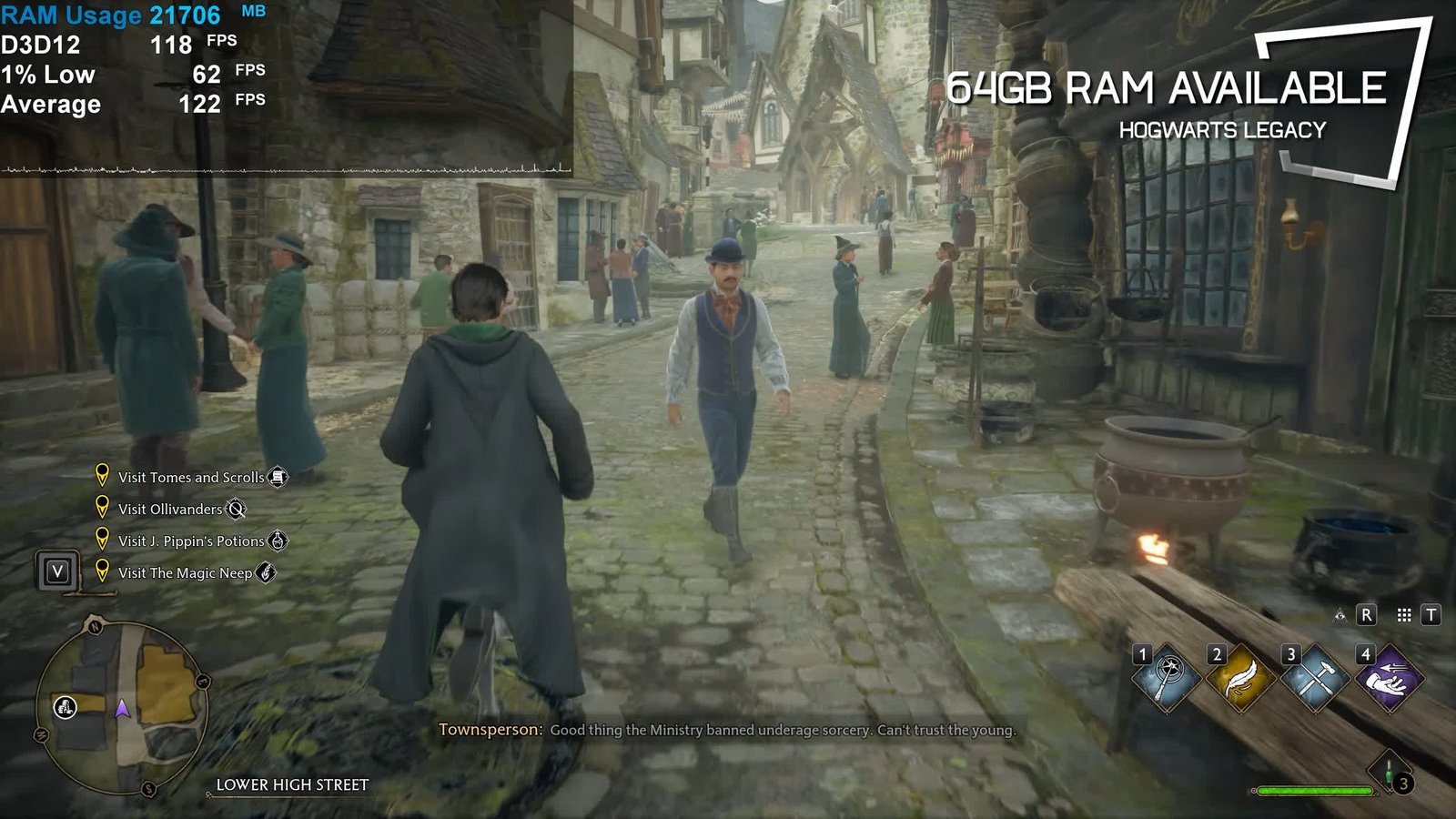Open the spell set grid icon
This screenshot has height=819, width=1456.
point(1404,616)
